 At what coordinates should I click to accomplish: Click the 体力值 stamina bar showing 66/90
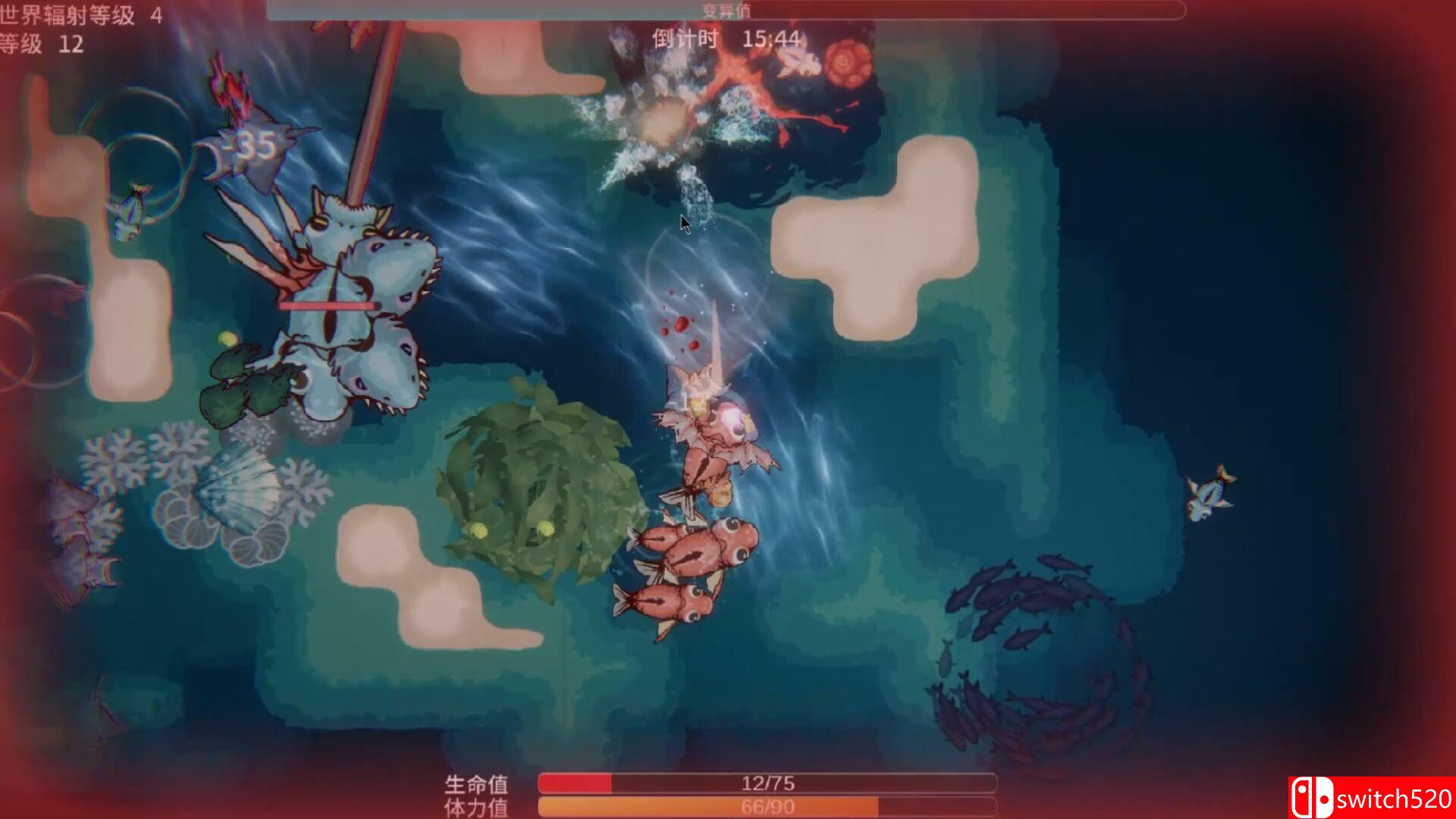click(x=766, y=806)
